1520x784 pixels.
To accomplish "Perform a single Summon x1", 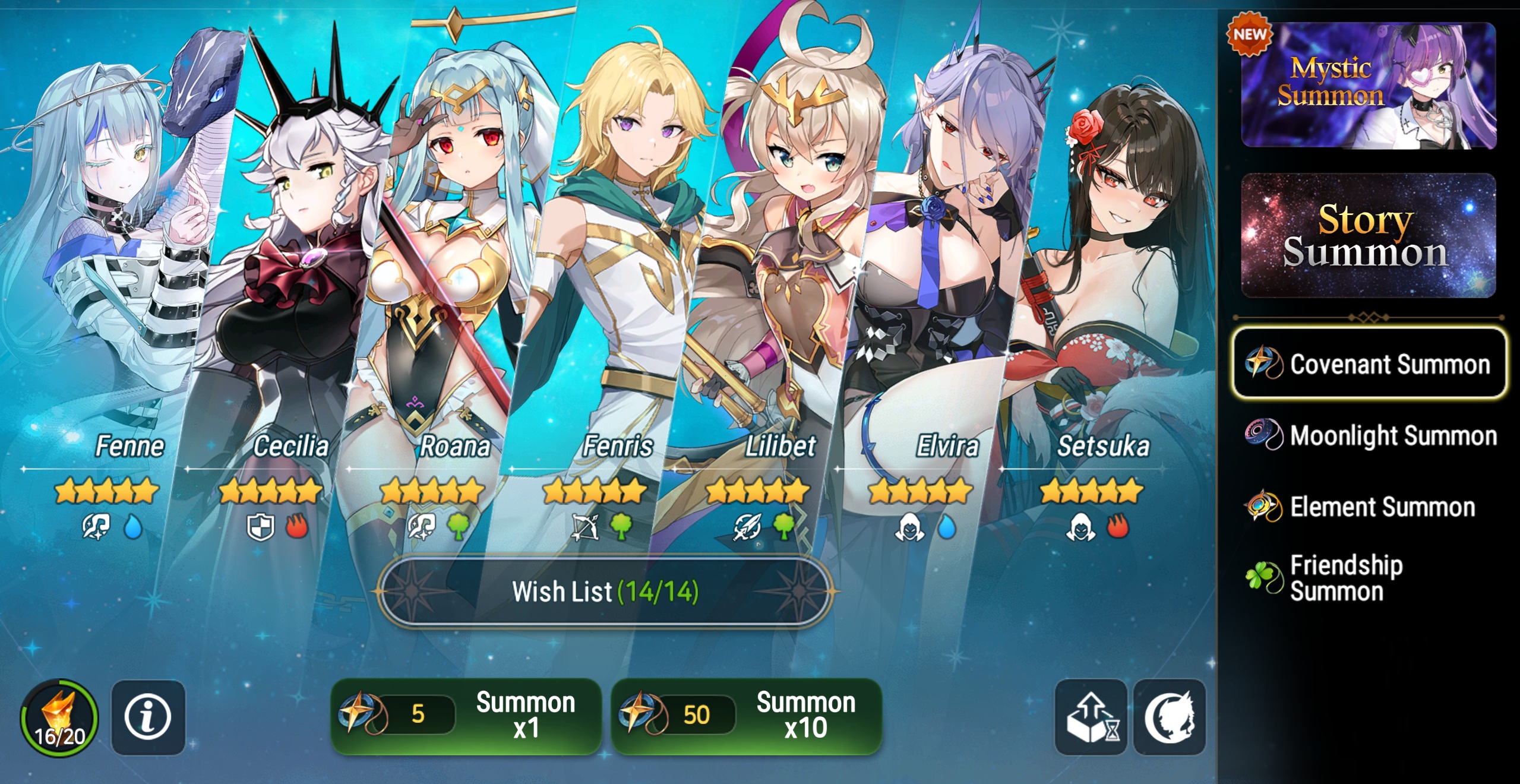I will pyautogui.click(x=466, y=716).
